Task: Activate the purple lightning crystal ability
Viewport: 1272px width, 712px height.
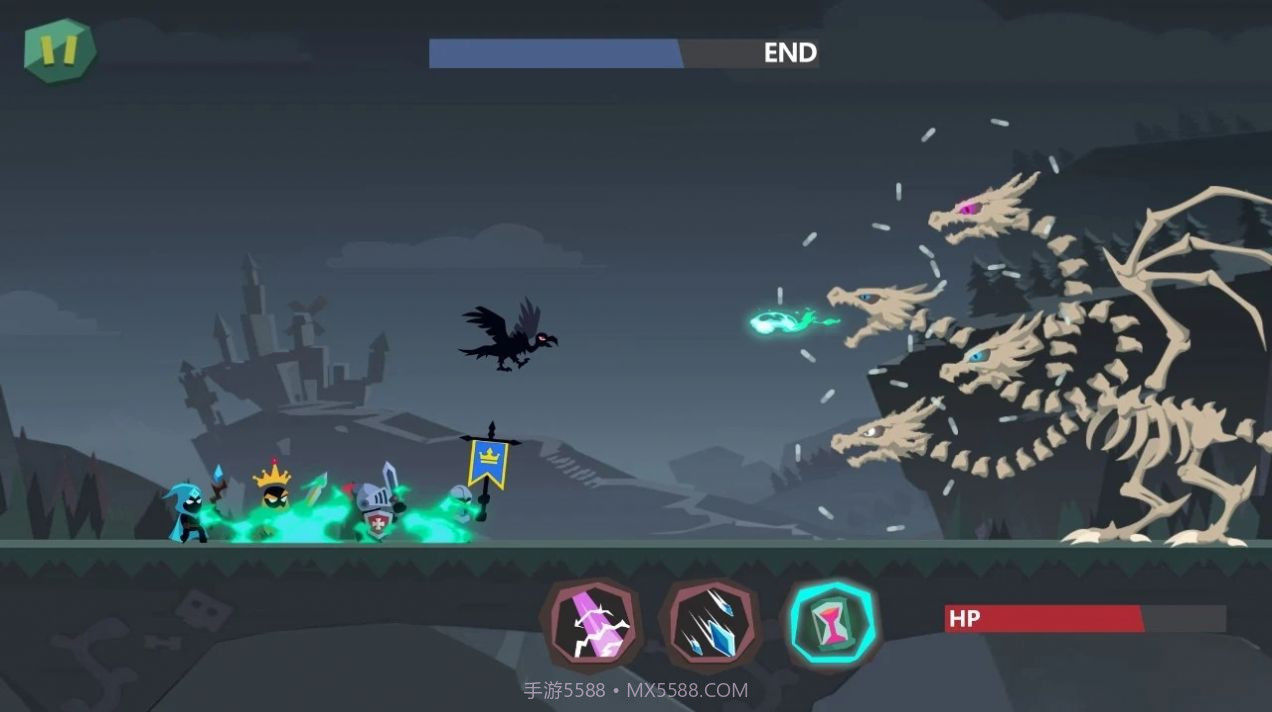Action: 593,626
